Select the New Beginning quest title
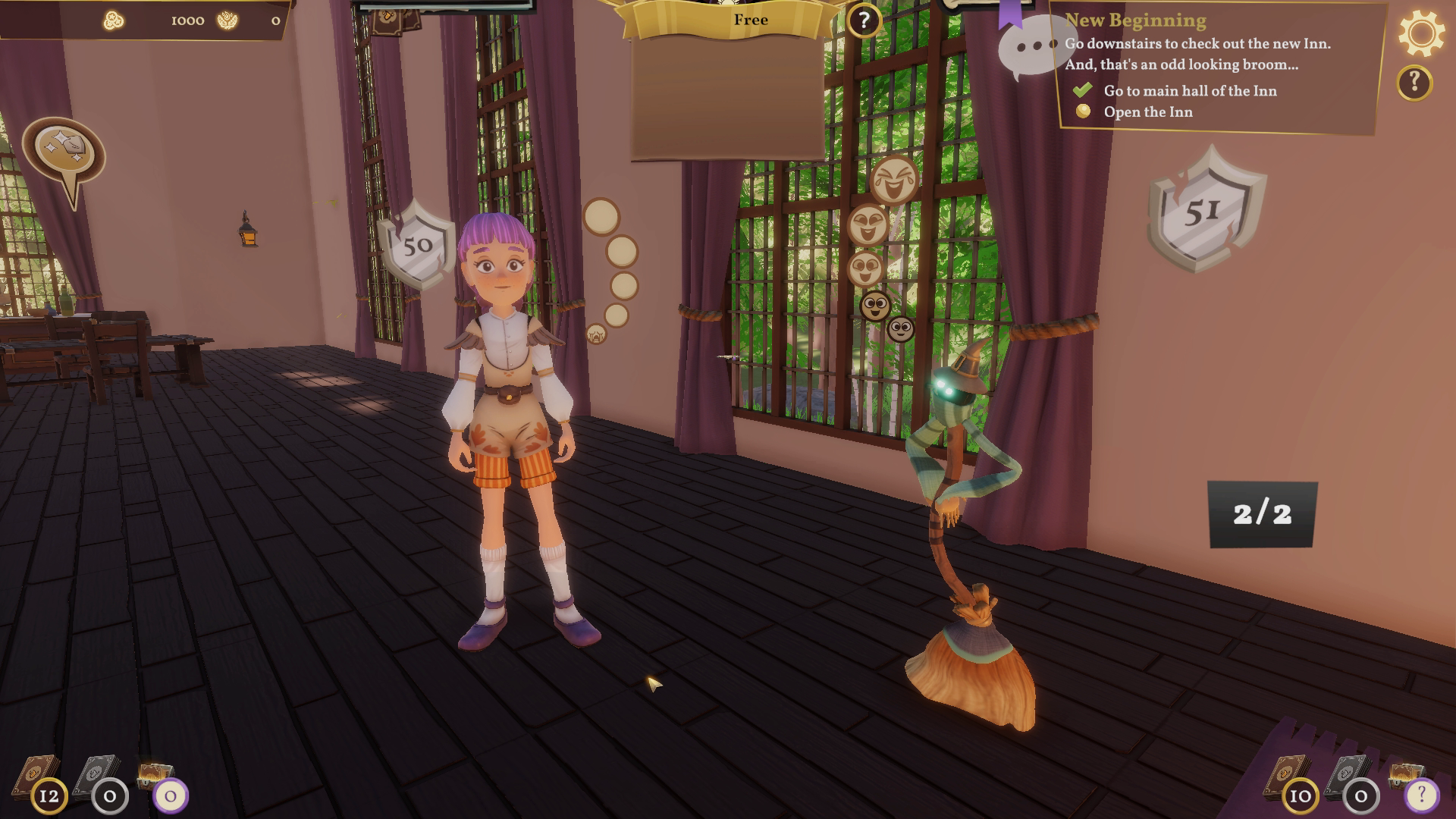 click(x=1137, y=20)
